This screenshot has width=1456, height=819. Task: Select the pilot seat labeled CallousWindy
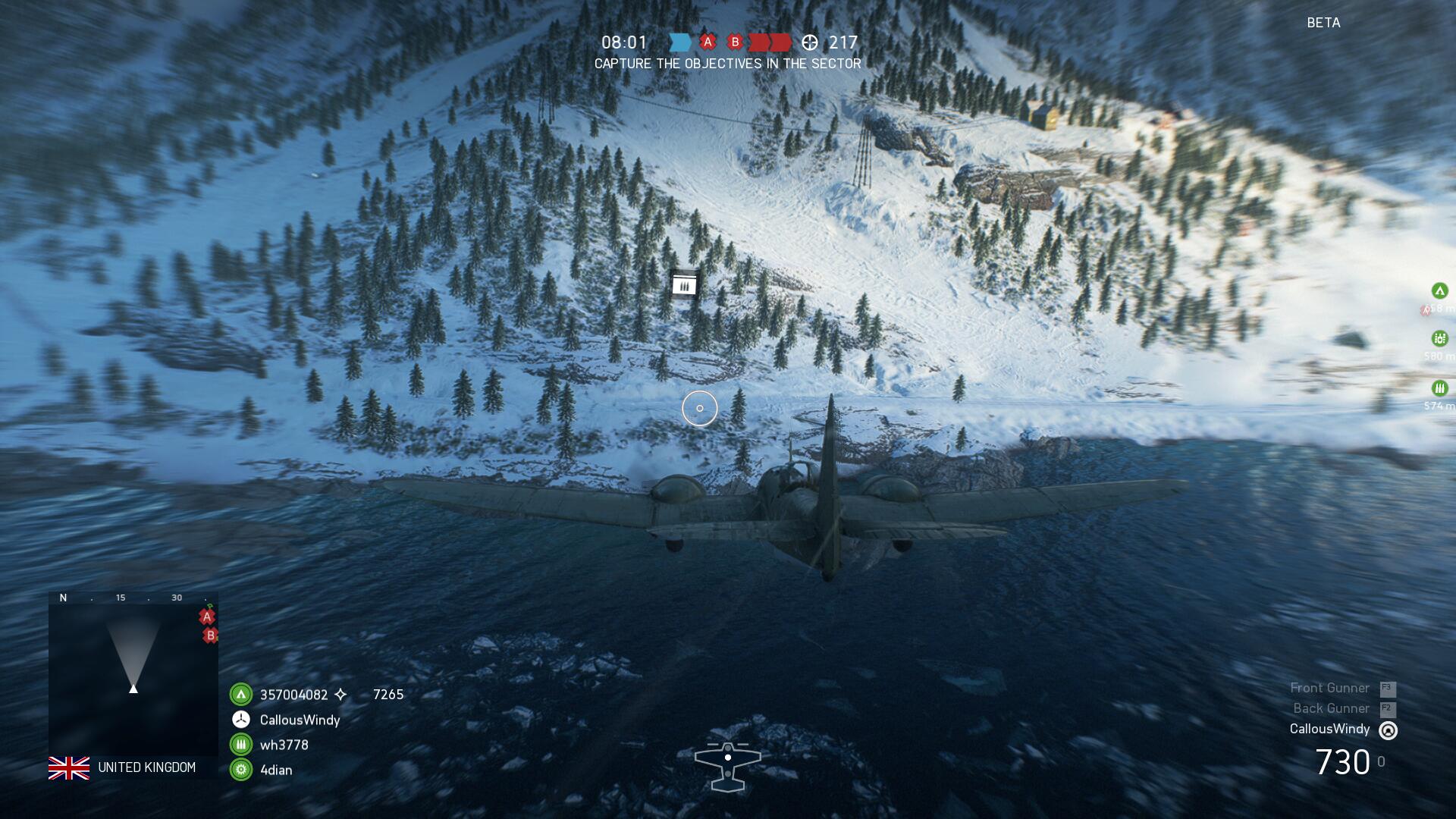pyautogui.click(x=1329, y=729)
